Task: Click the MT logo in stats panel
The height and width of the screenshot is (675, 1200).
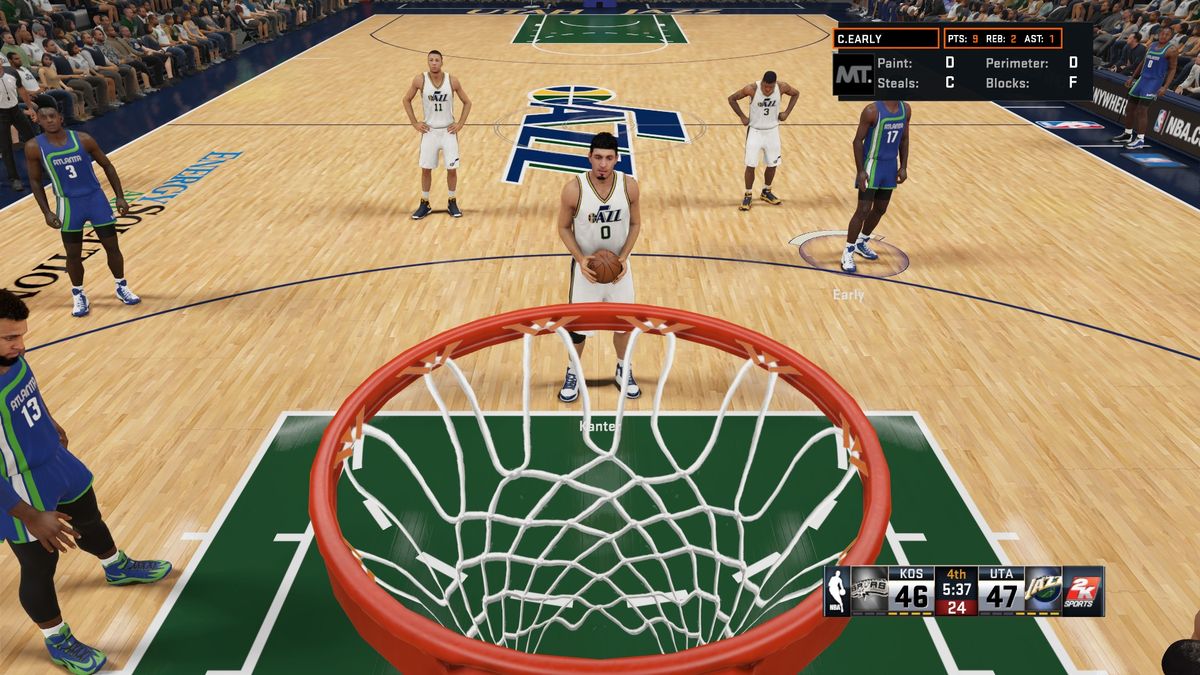Action: coord(853,74)
